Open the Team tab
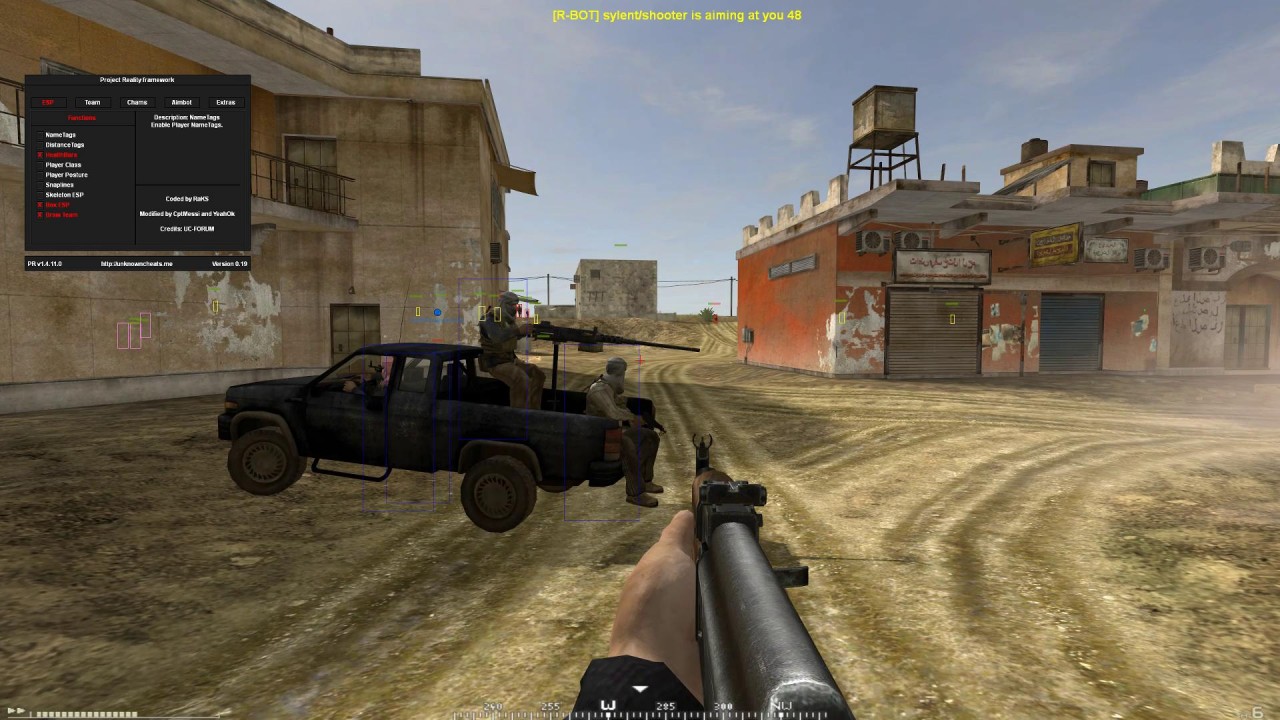The height and width of the screenshot is (720, 1280). 92,102
